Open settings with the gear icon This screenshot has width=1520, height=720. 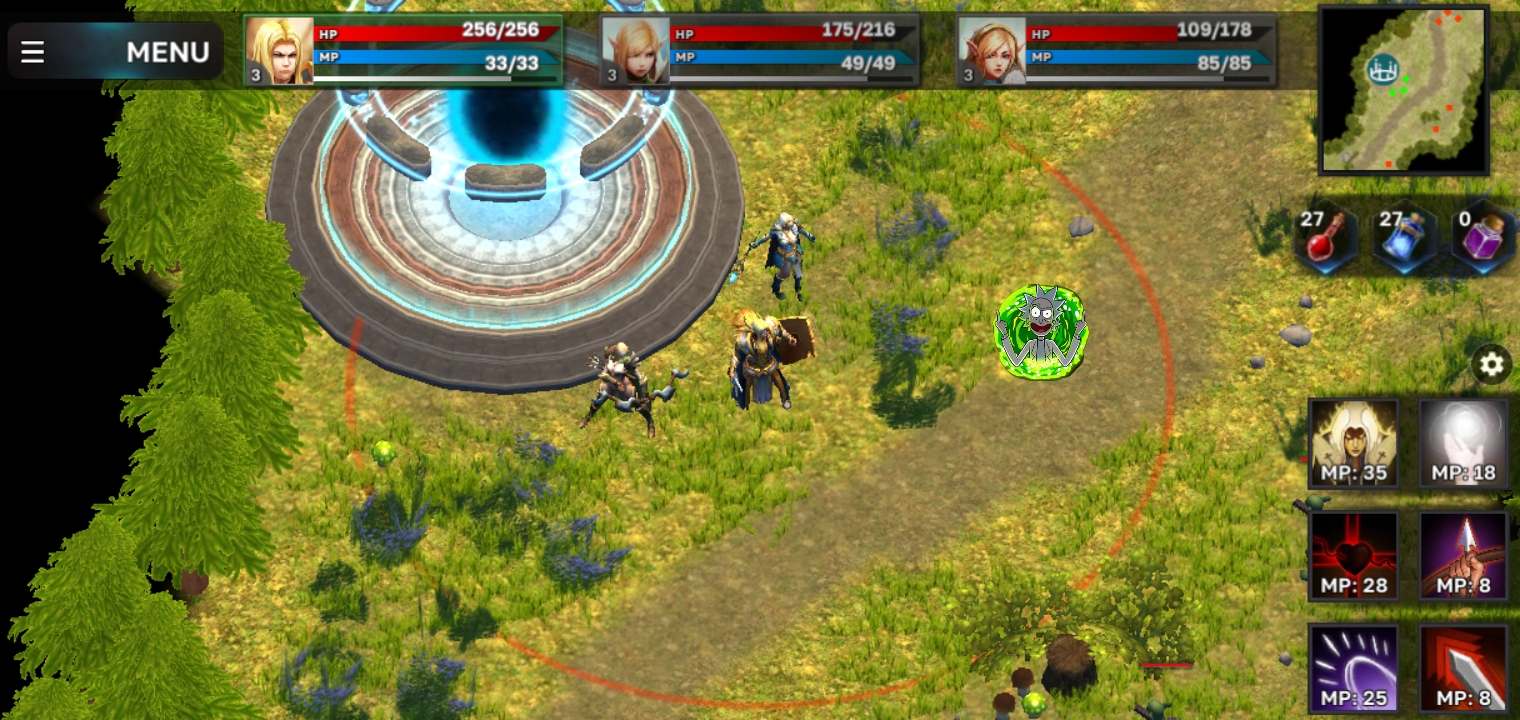1491,364
